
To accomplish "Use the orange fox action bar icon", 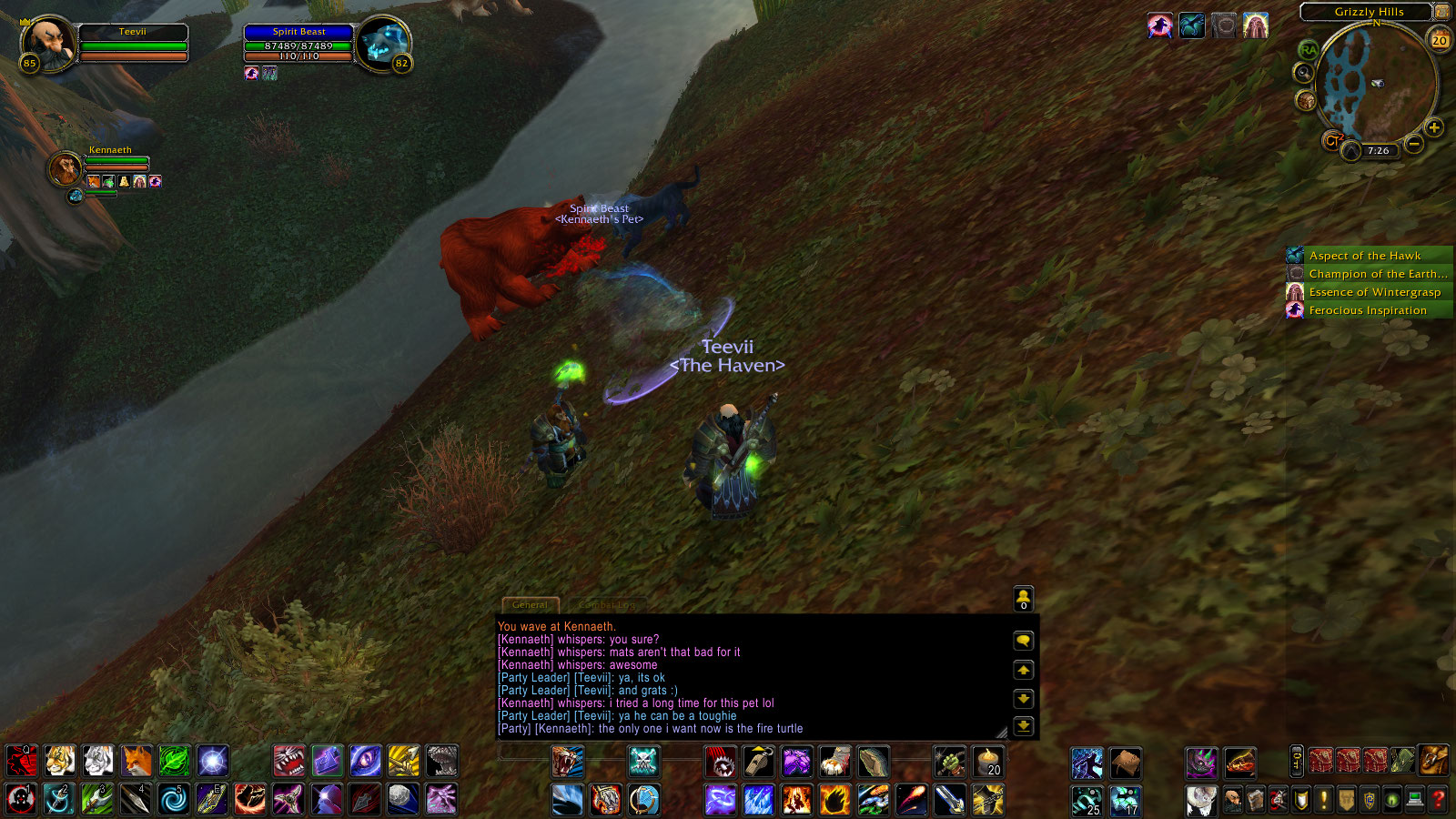I will pyautogui.click(x=136, y=761).
